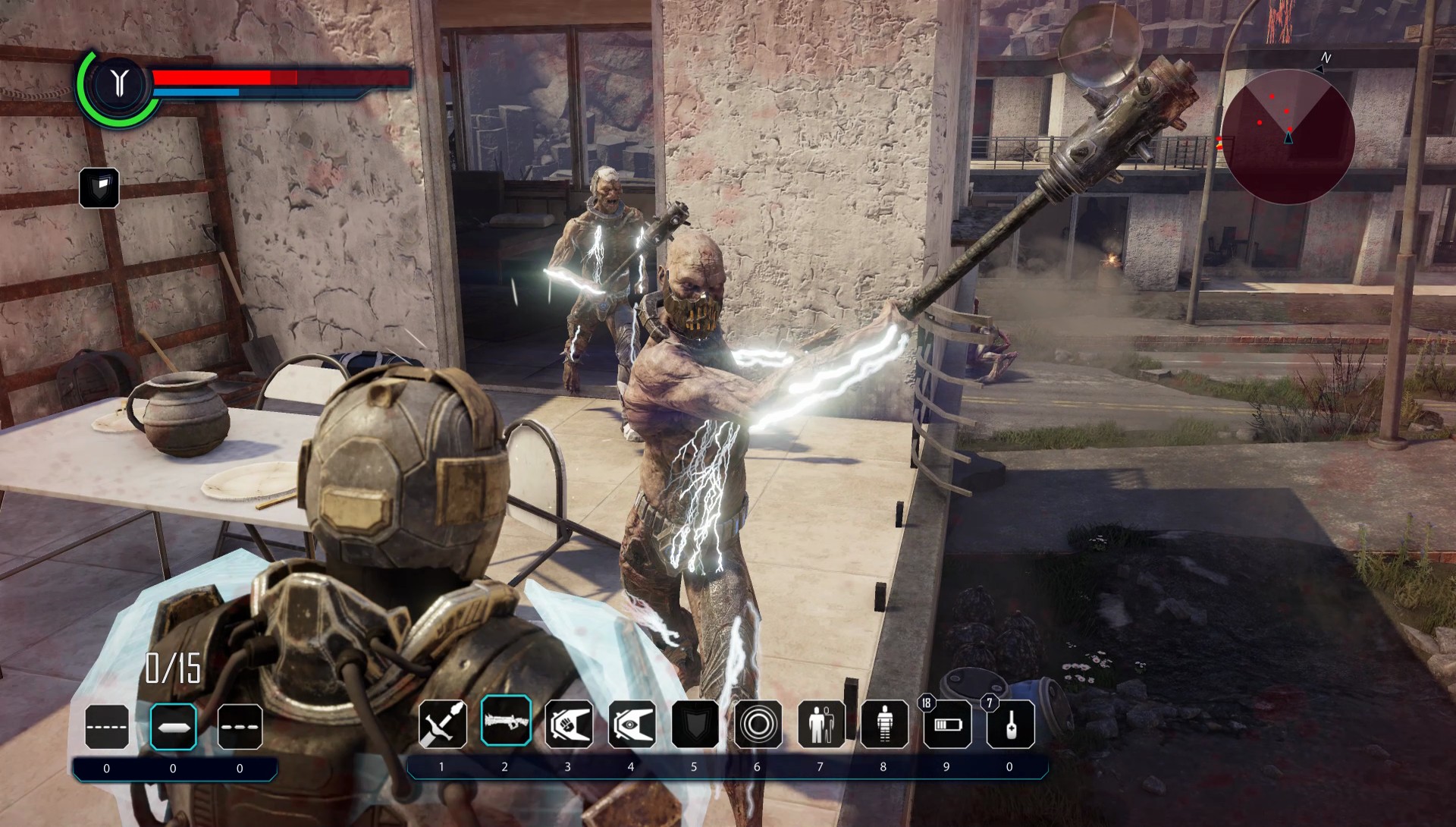Use the medical bottle with 7 count
The height and width of the screenshot is (827, 1456).
coord(1010,724)
